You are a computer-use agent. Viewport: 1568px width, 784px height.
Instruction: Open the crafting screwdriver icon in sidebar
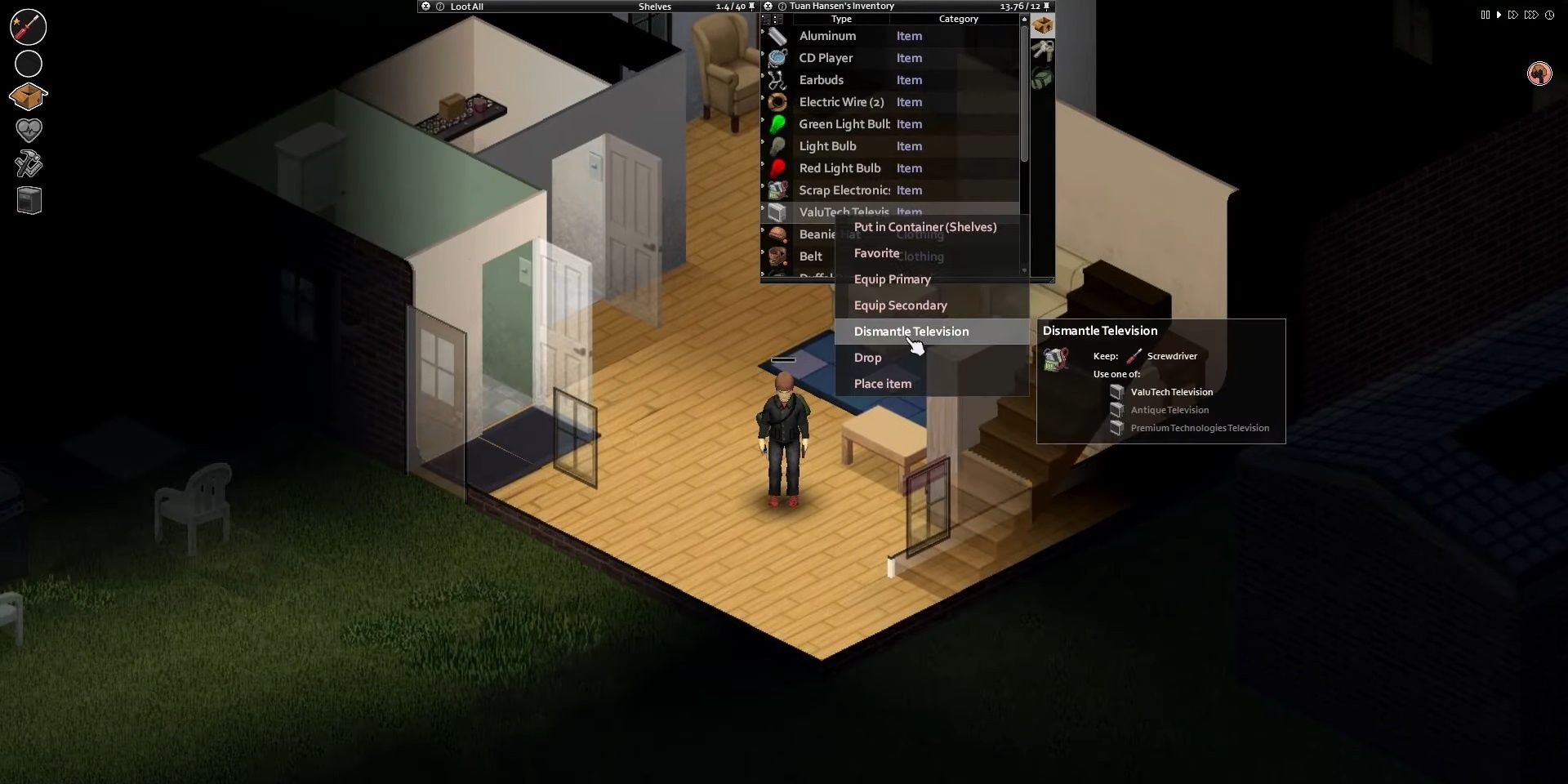(x=28, y=26)
